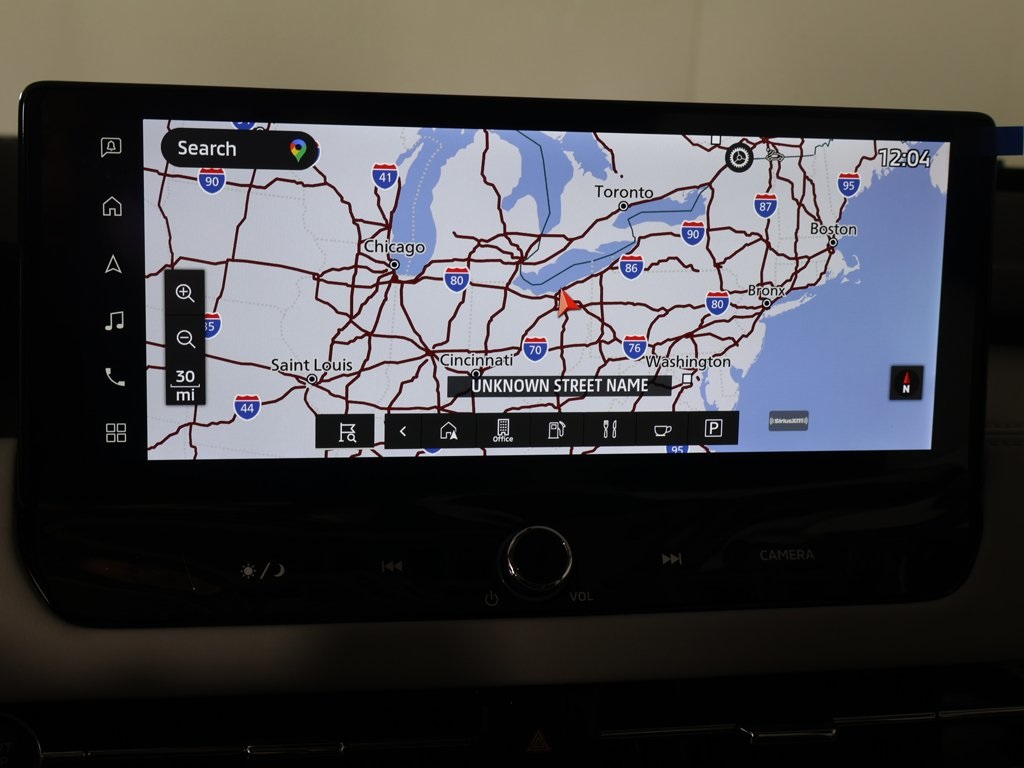Navigate to the saved Office destination
Image resolution: width=1024 pixels, height=768 pixels.
click(x=503, y=431)
